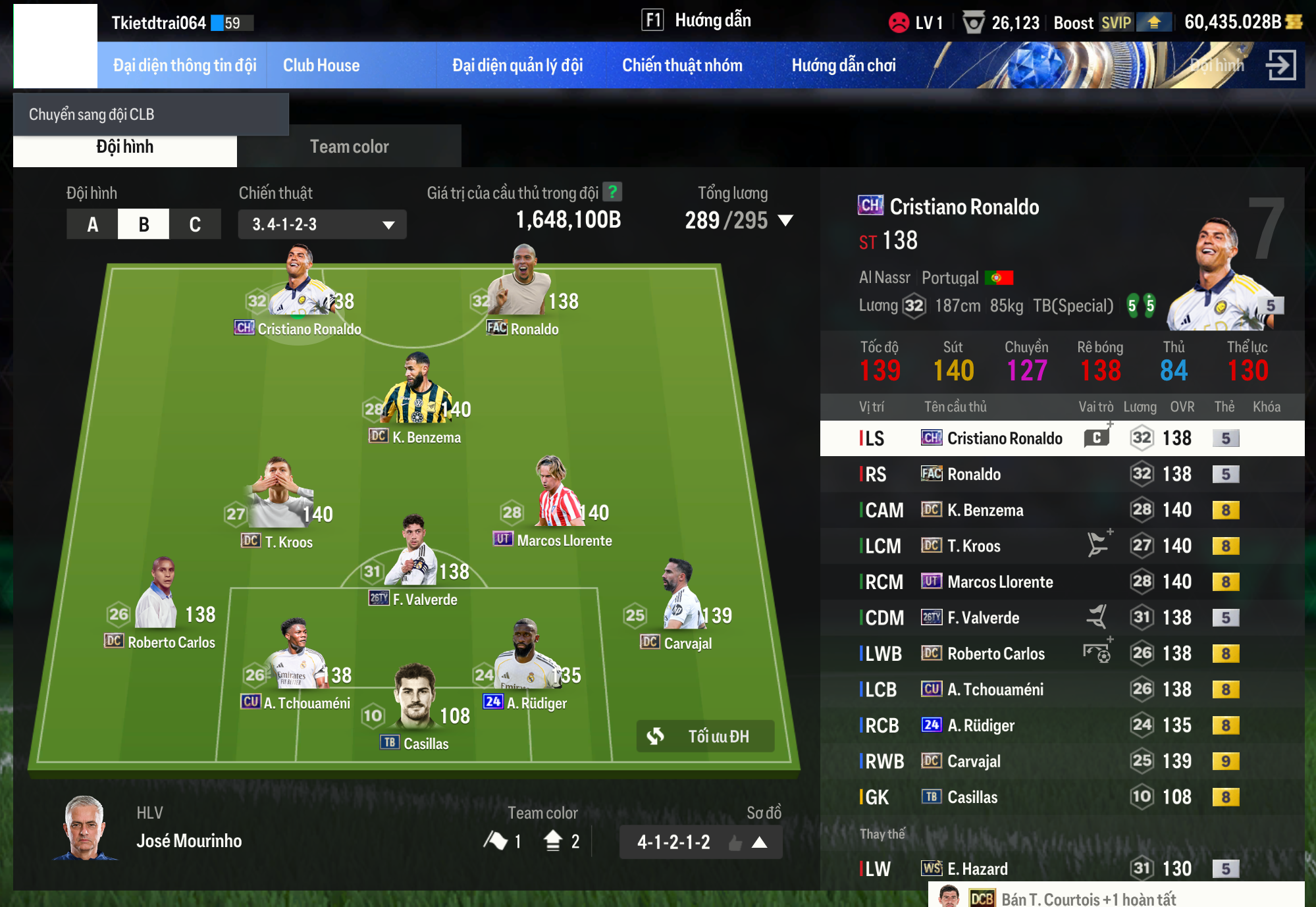Select goalkeeper Casillas on the pitch
Screen dimensions: 1316x907
(415, 704)
